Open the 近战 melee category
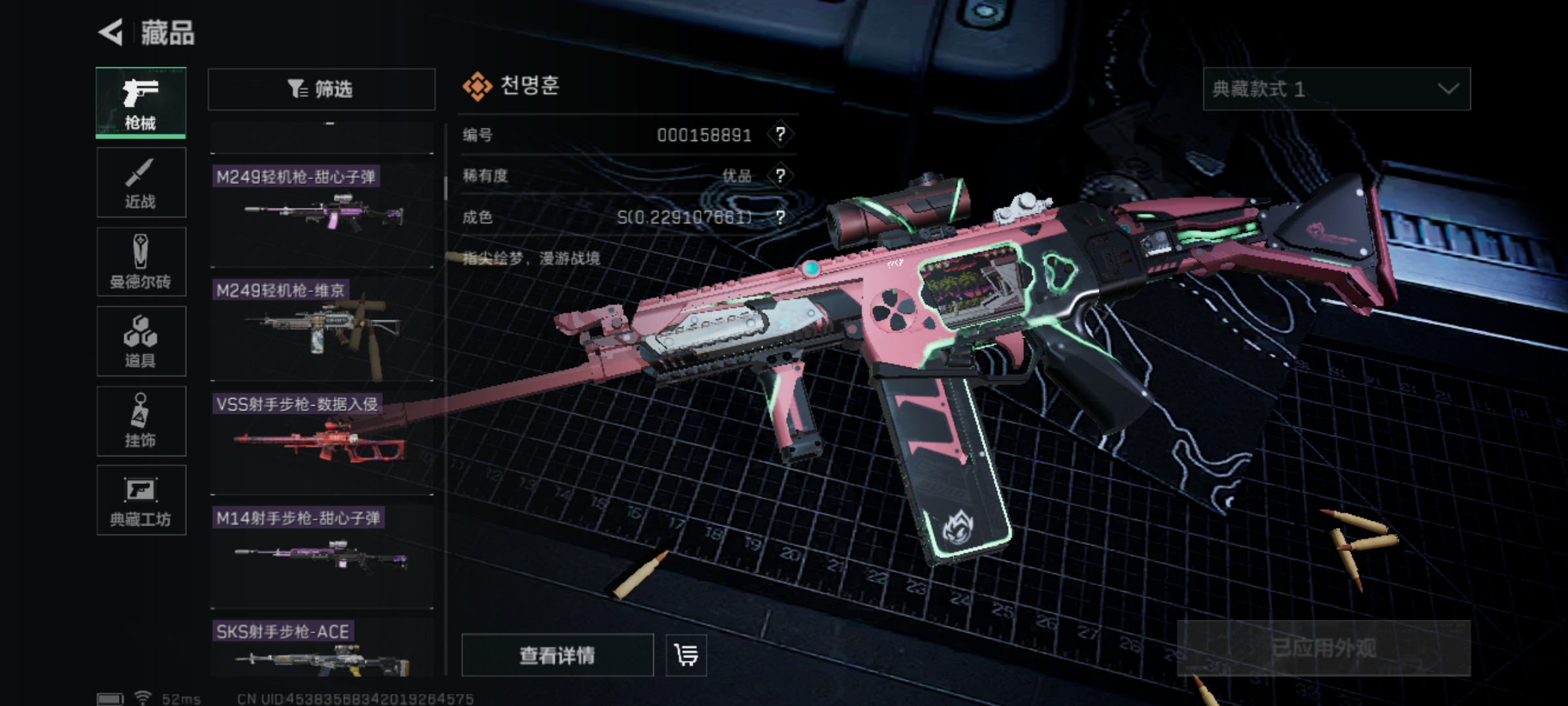 click(x=141, y=182)
